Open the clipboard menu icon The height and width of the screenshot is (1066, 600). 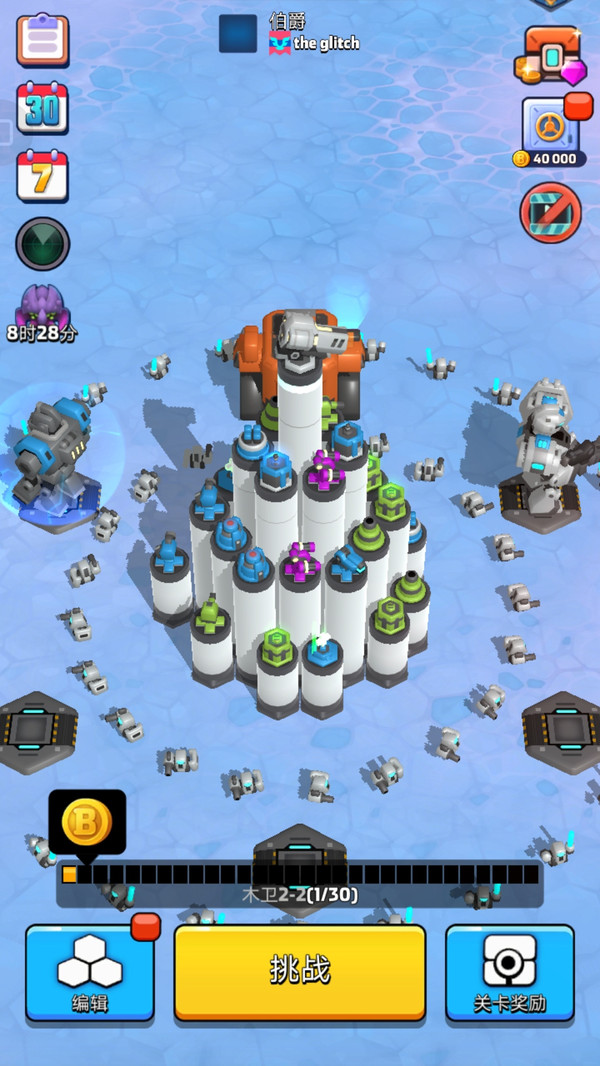(x=43, y=40)
